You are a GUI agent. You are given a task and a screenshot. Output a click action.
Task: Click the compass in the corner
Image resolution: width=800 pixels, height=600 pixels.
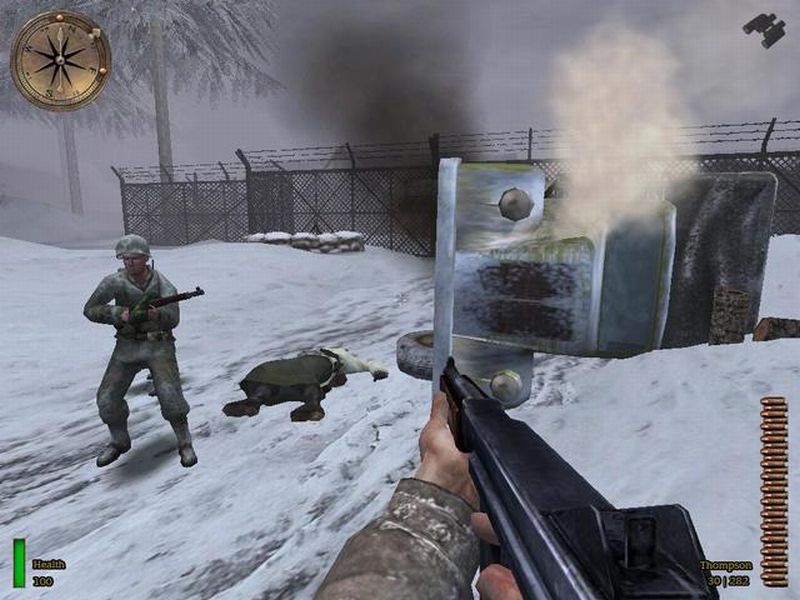coord(60,60)
